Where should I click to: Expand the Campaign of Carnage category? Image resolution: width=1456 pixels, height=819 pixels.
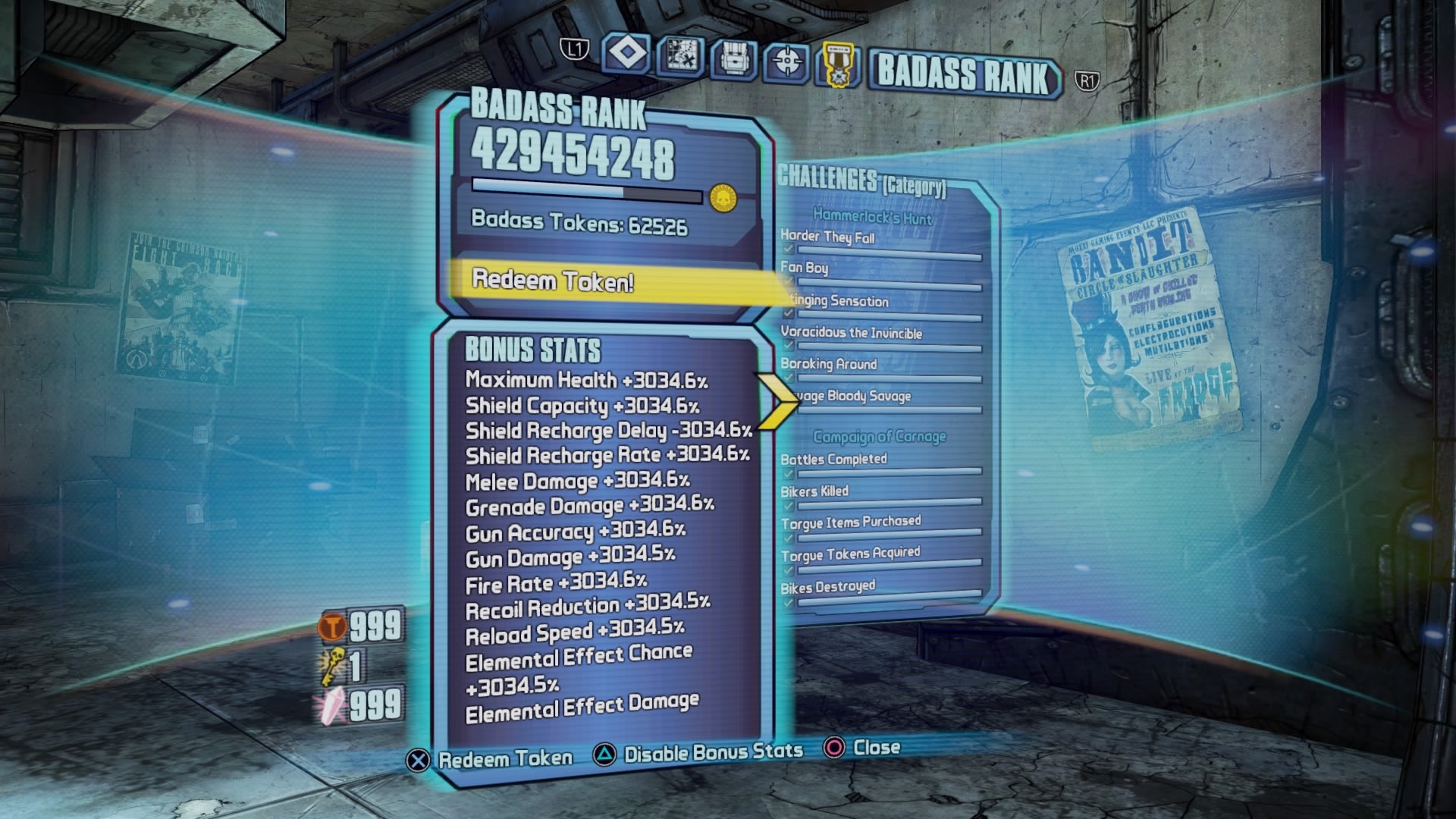click(x=880, y=435)
